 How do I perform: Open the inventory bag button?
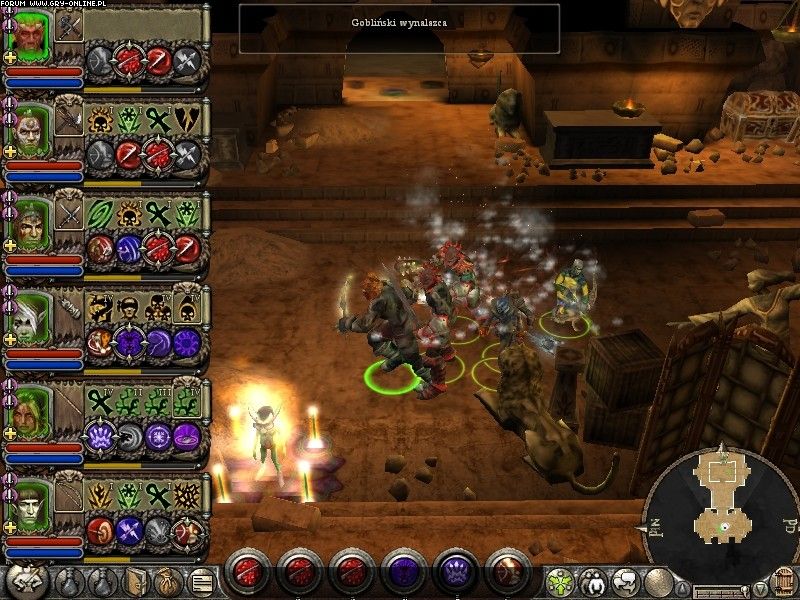(x=166, y=580)
